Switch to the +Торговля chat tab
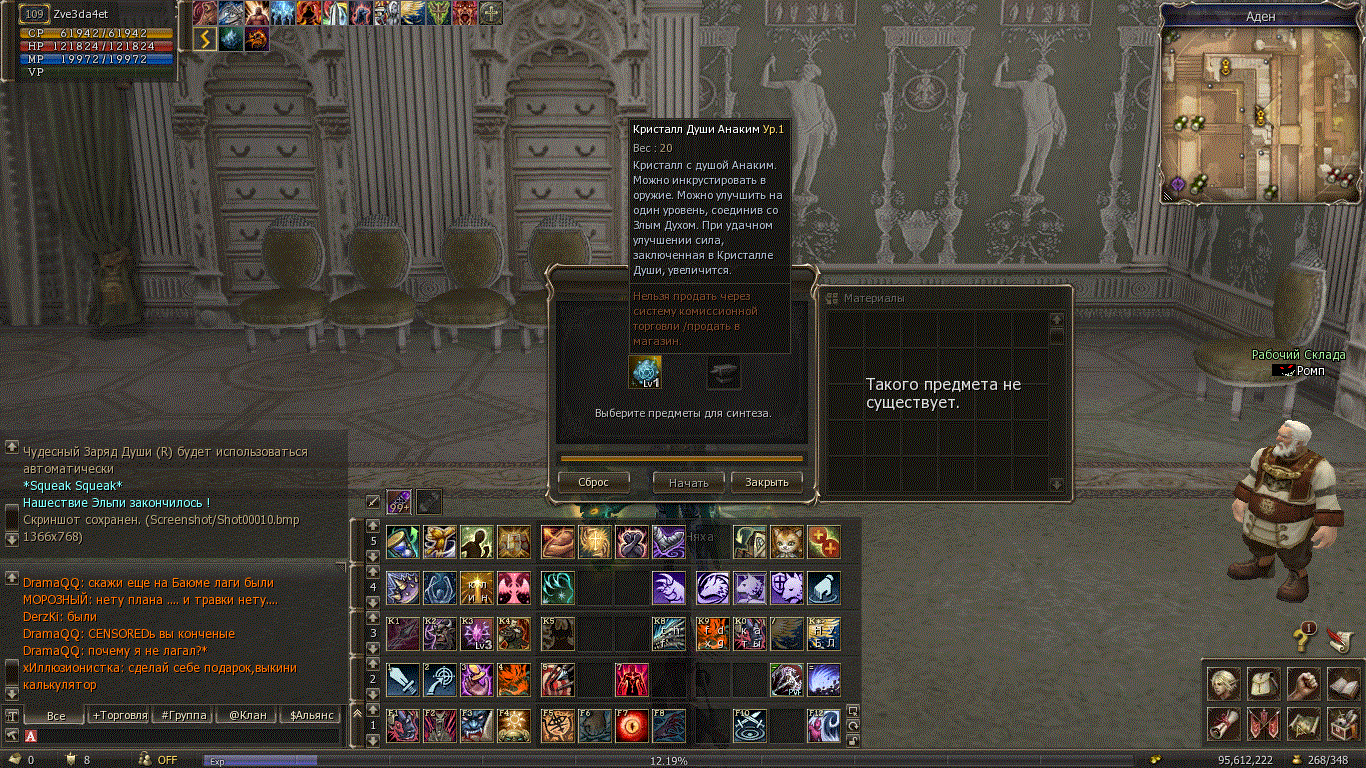The image size is (1366, 768). (120, 715)
